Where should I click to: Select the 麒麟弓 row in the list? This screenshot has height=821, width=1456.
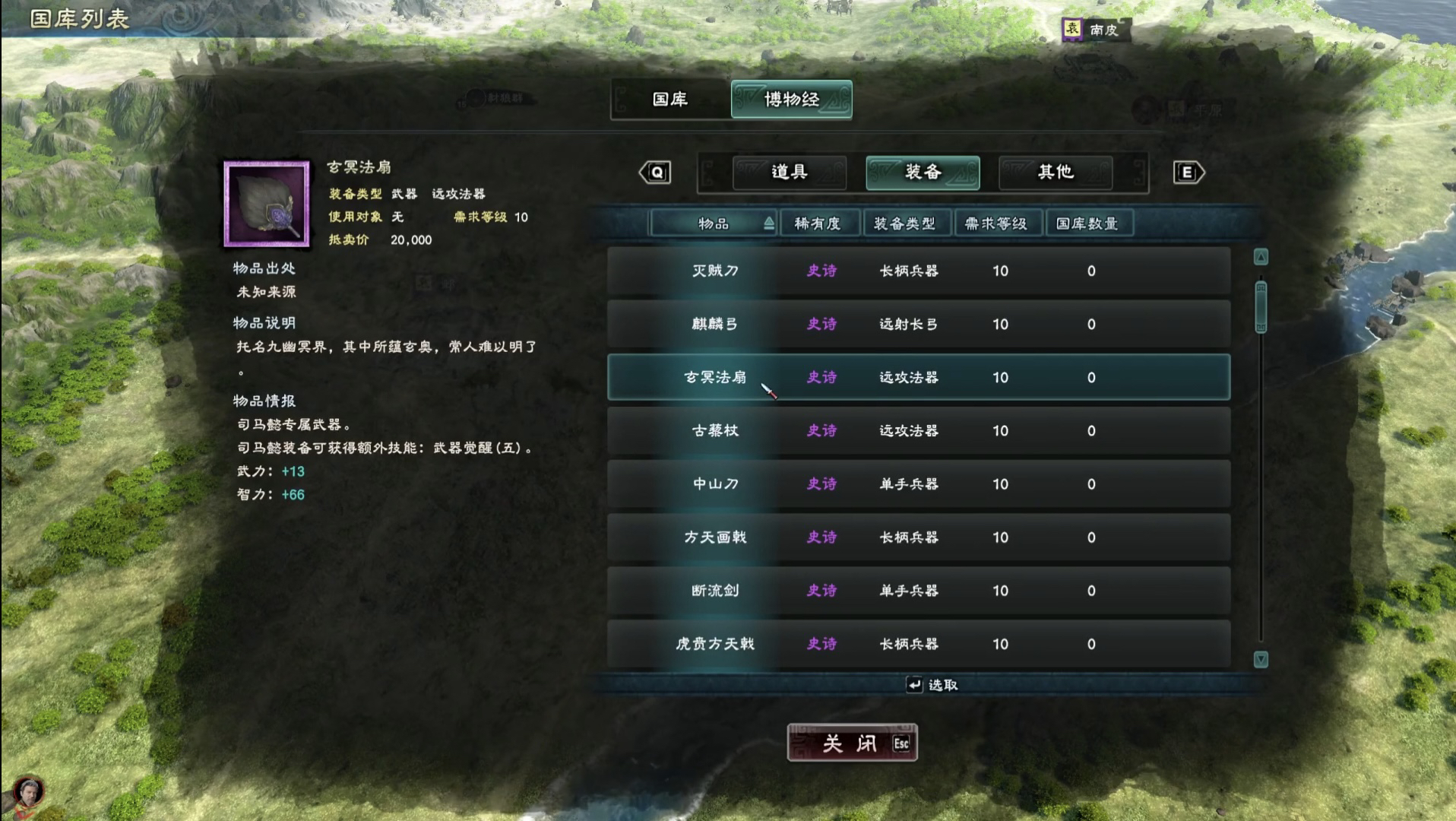(912, 325)
